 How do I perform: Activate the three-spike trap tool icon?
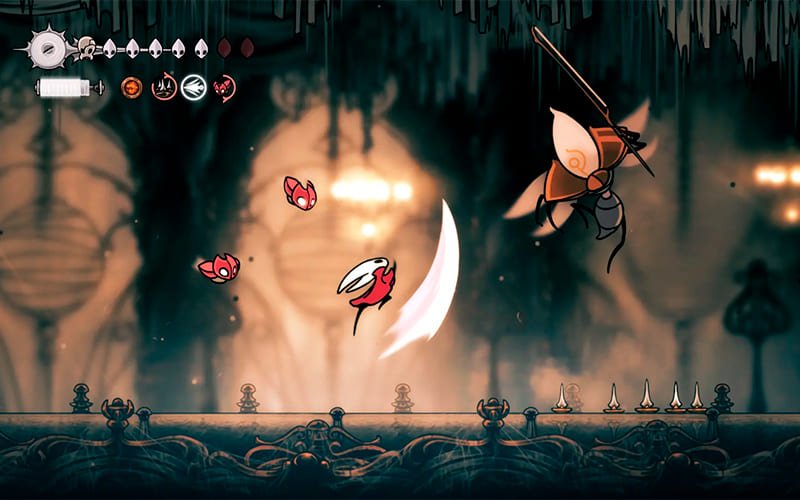coord(163,88)
